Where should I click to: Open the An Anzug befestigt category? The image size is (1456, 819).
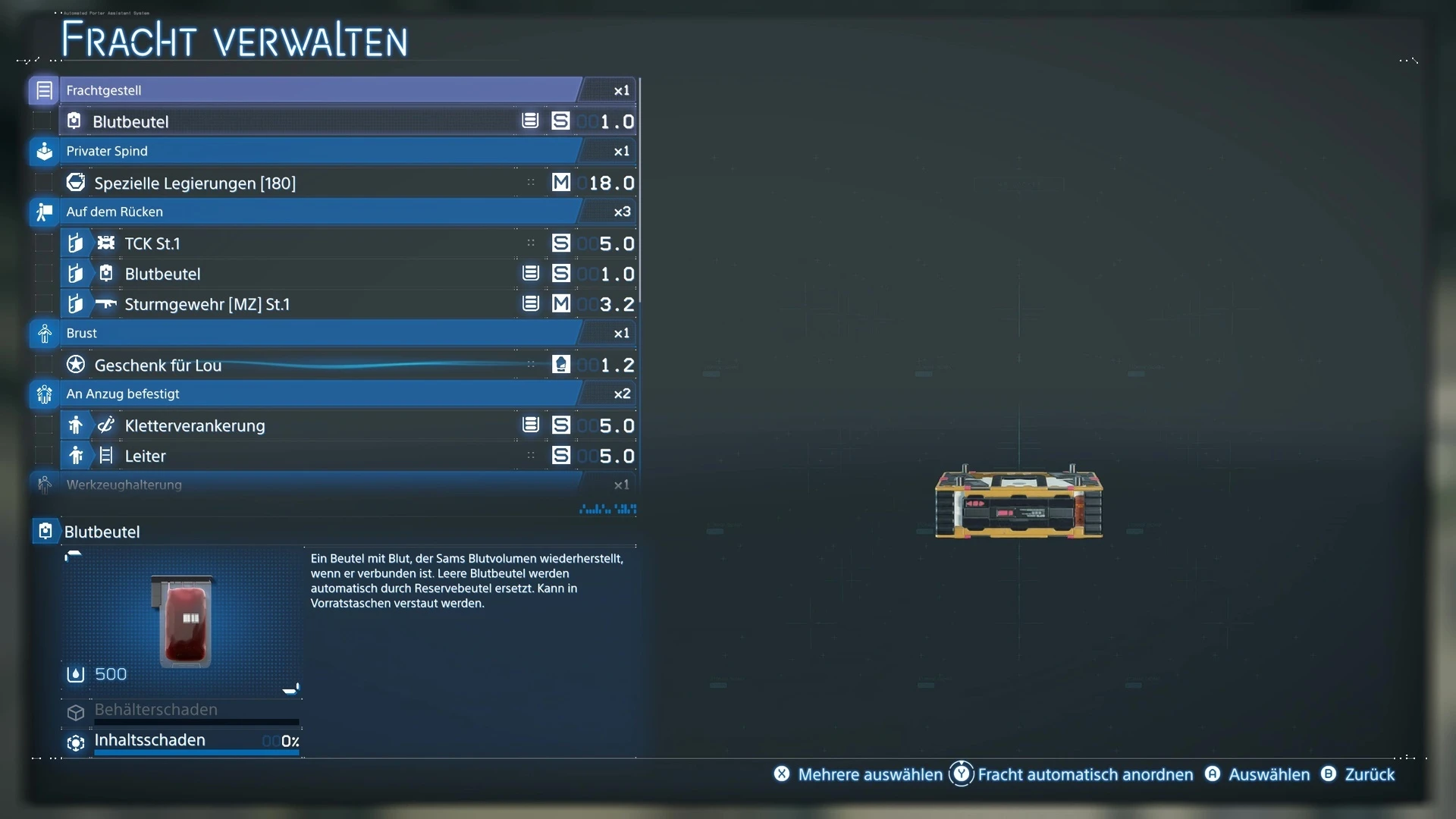[318, 394]
